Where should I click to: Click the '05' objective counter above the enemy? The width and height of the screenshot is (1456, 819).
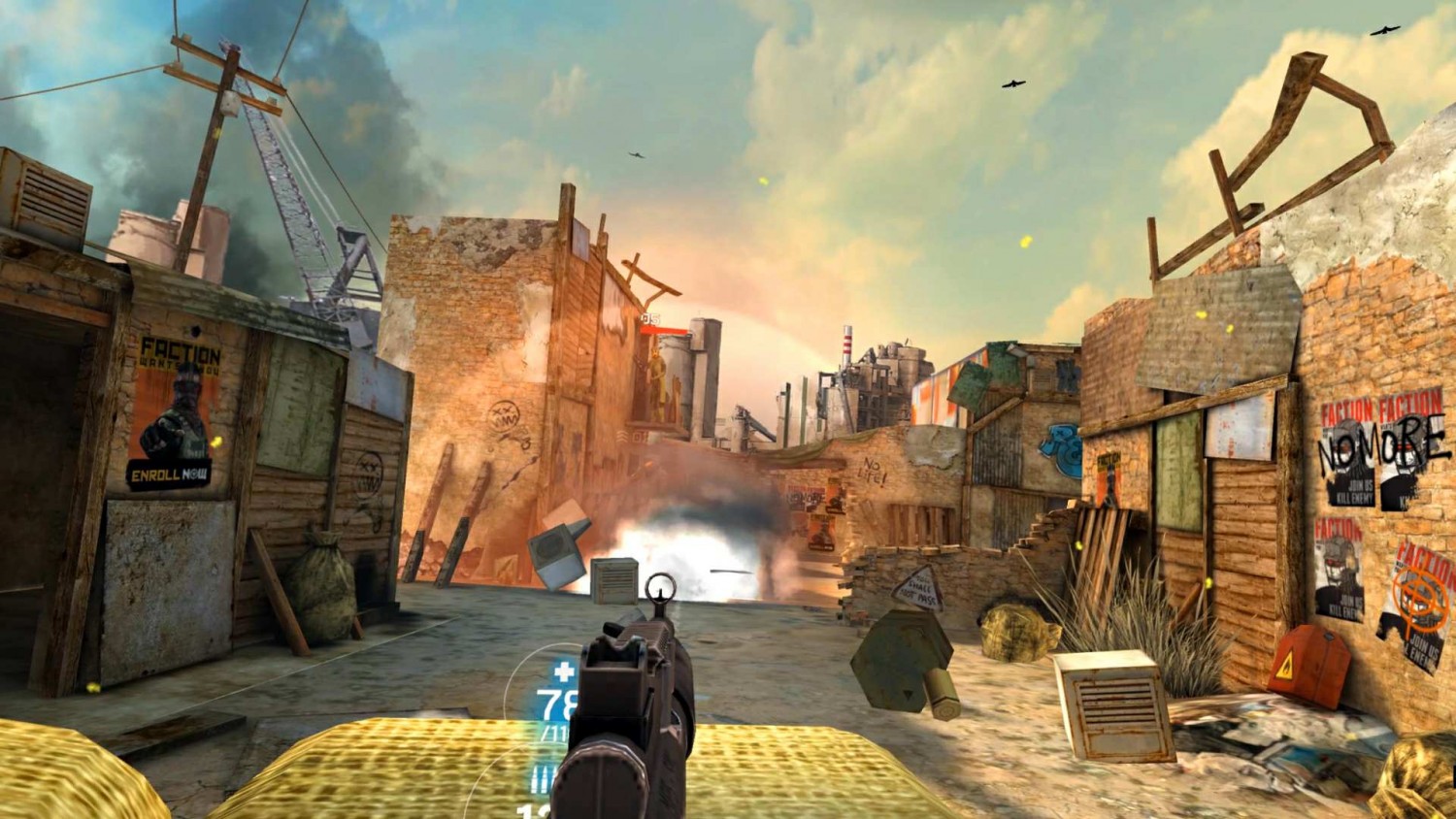(x=650, y=318)
